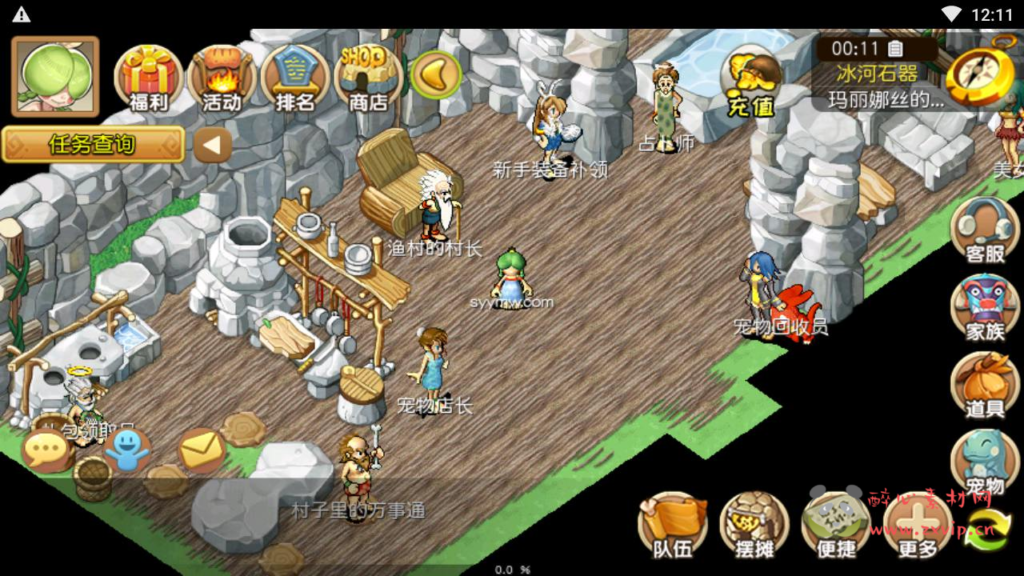Open the 商店 shop
The width and height of the screenshot is (1024, 576).
pyautogui.click(x=368, y=76)
